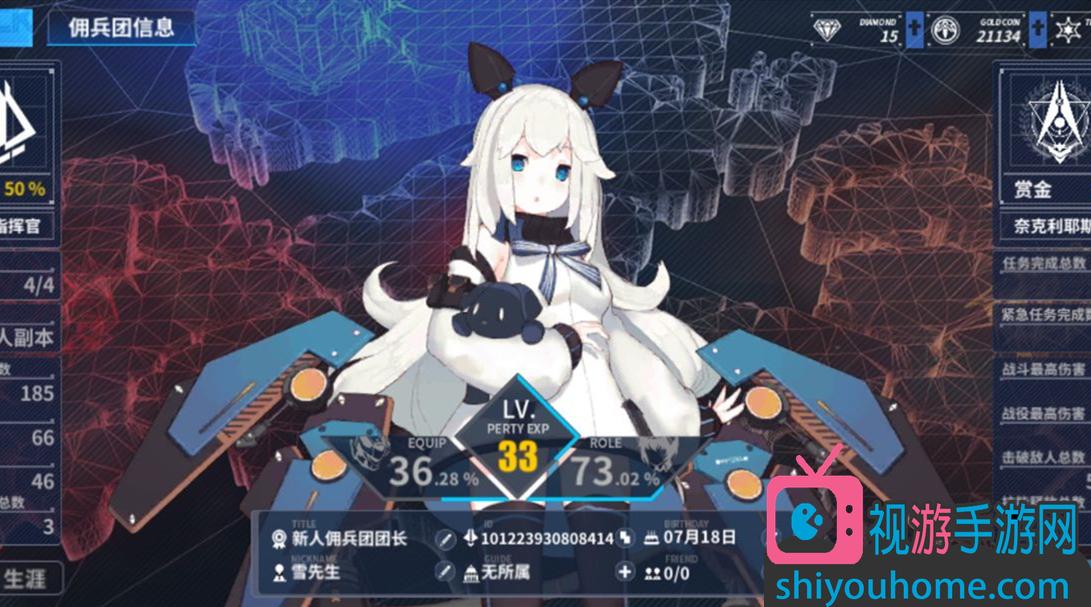
Task: Copy the player ID number
Action: coord(624,539)
